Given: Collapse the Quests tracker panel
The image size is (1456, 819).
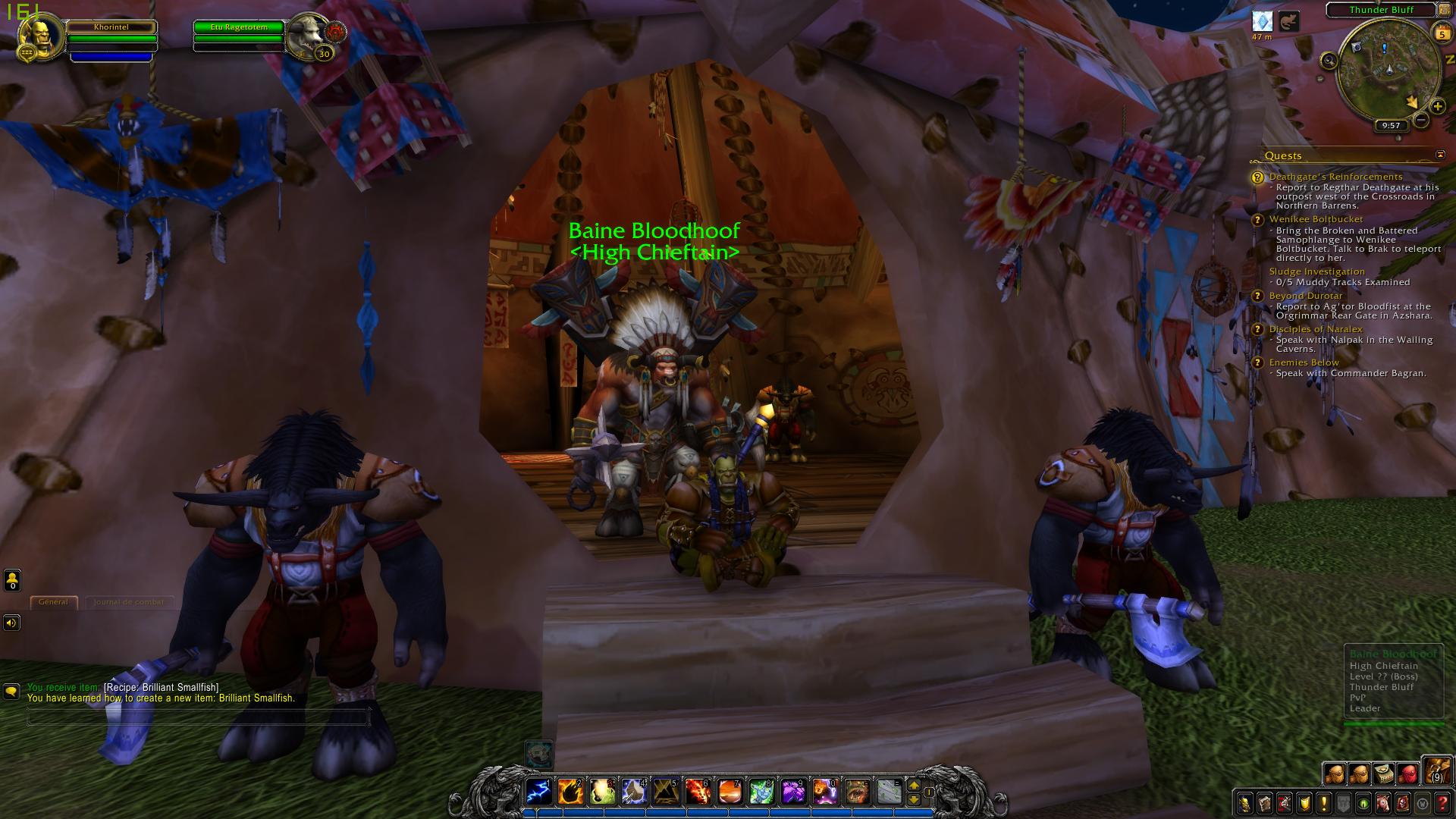Looking at the screenshot, I should pyautogui.click(x=1440, y=155).
